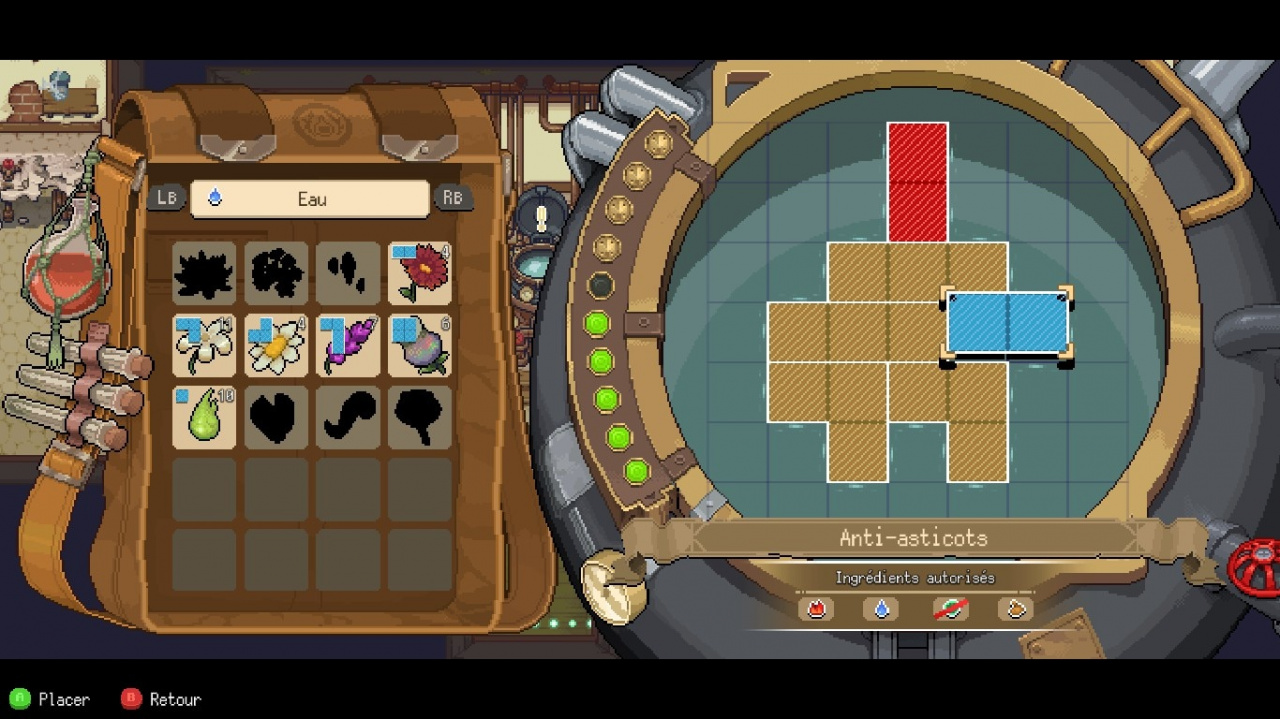
Task: Select the red flower ingredient
Action: point(420,273)
